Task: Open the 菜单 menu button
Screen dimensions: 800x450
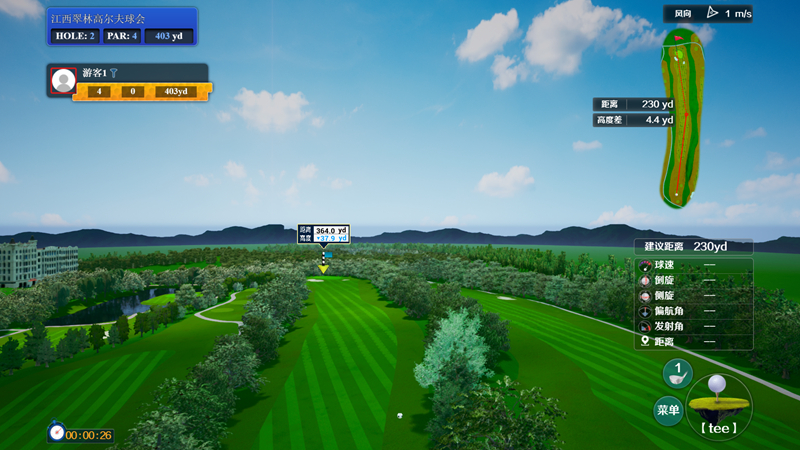Action: (x=668, y=410)
